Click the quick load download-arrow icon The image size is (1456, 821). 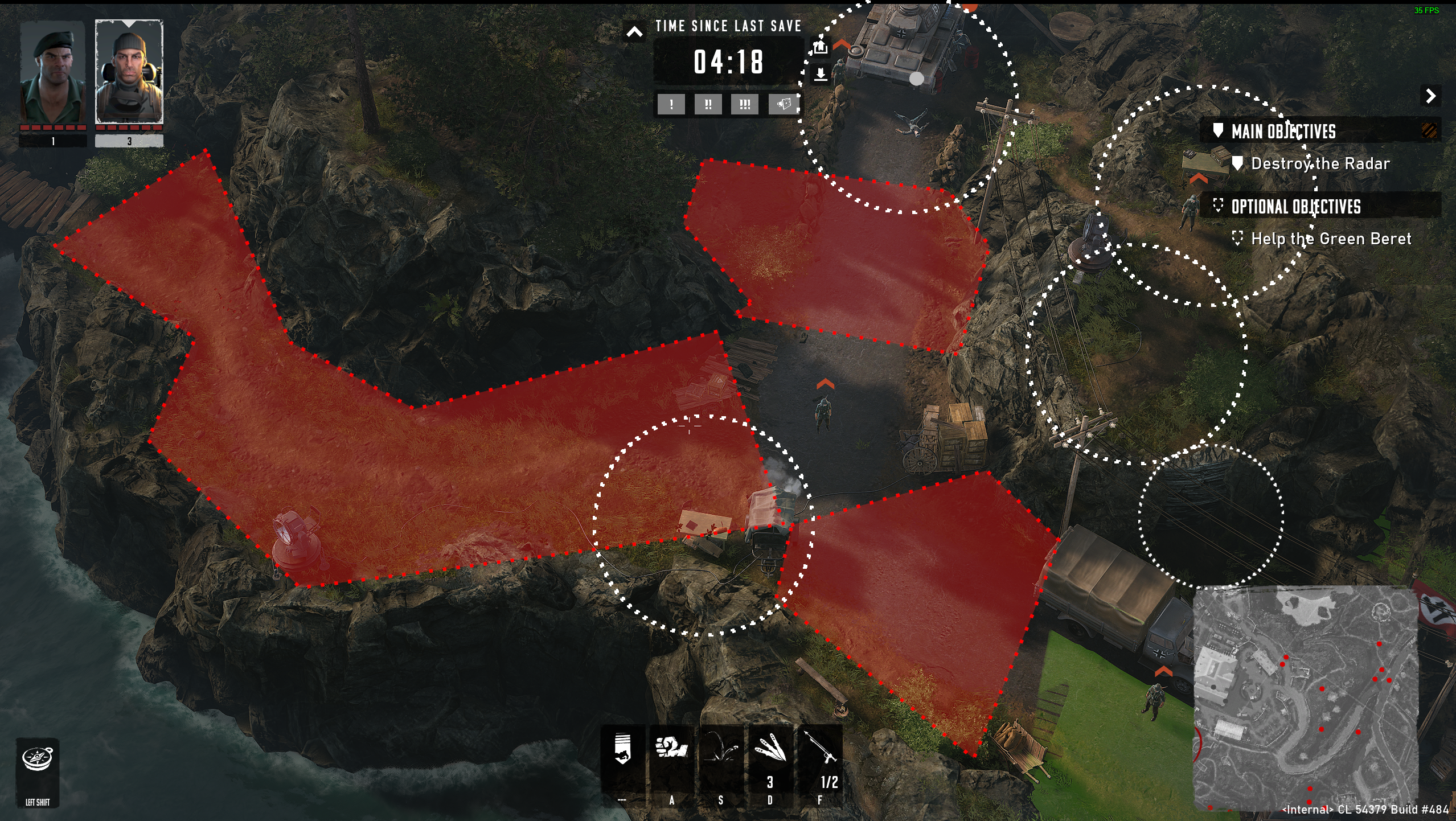coord(821,75)
